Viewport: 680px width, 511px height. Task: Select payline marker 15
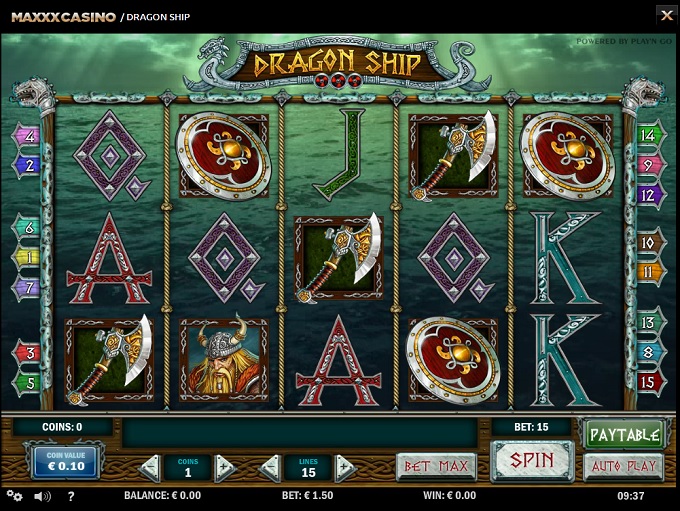click(649, 381)
